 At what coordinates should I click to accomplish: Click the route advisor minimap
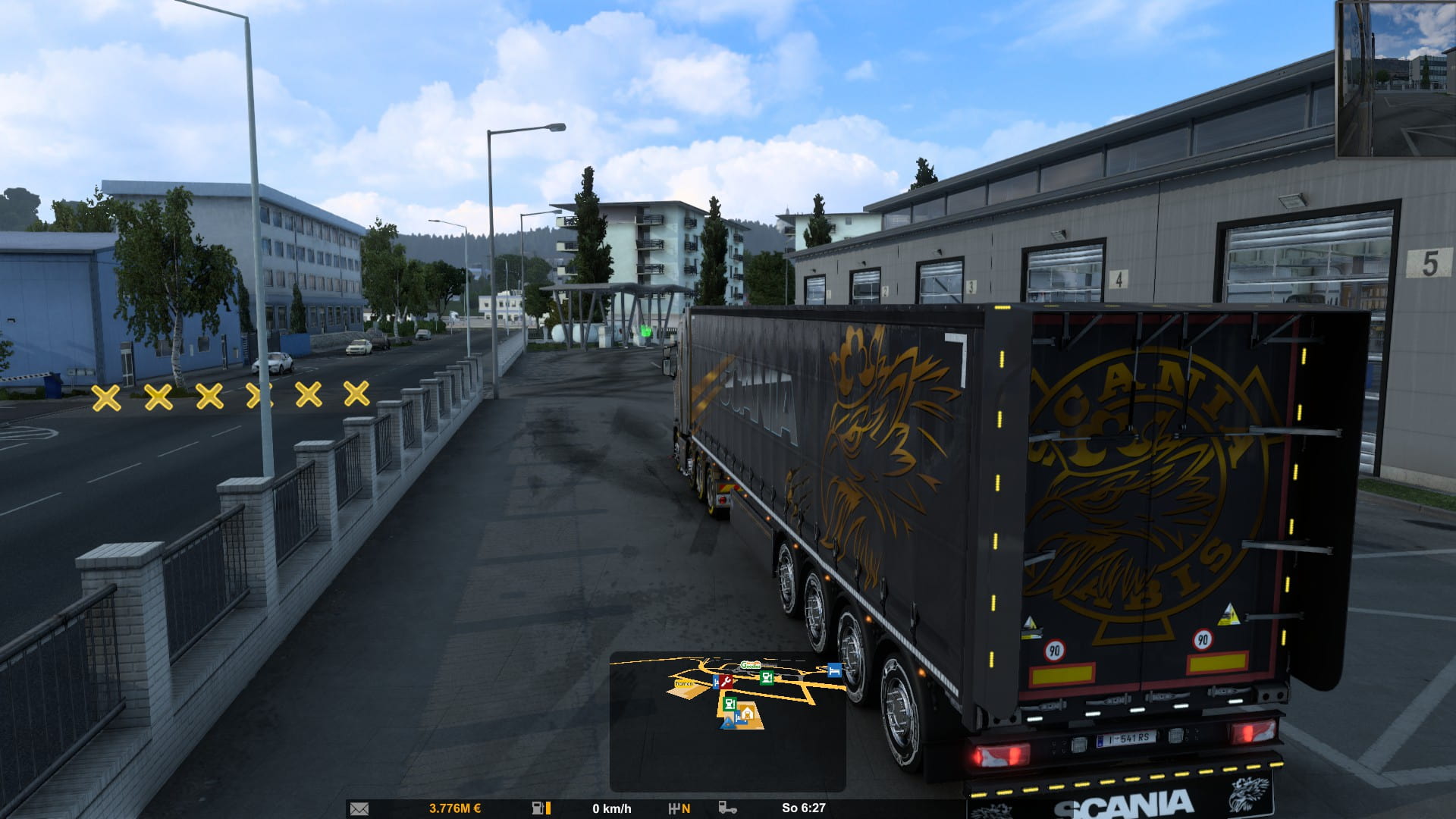(727, 721)
